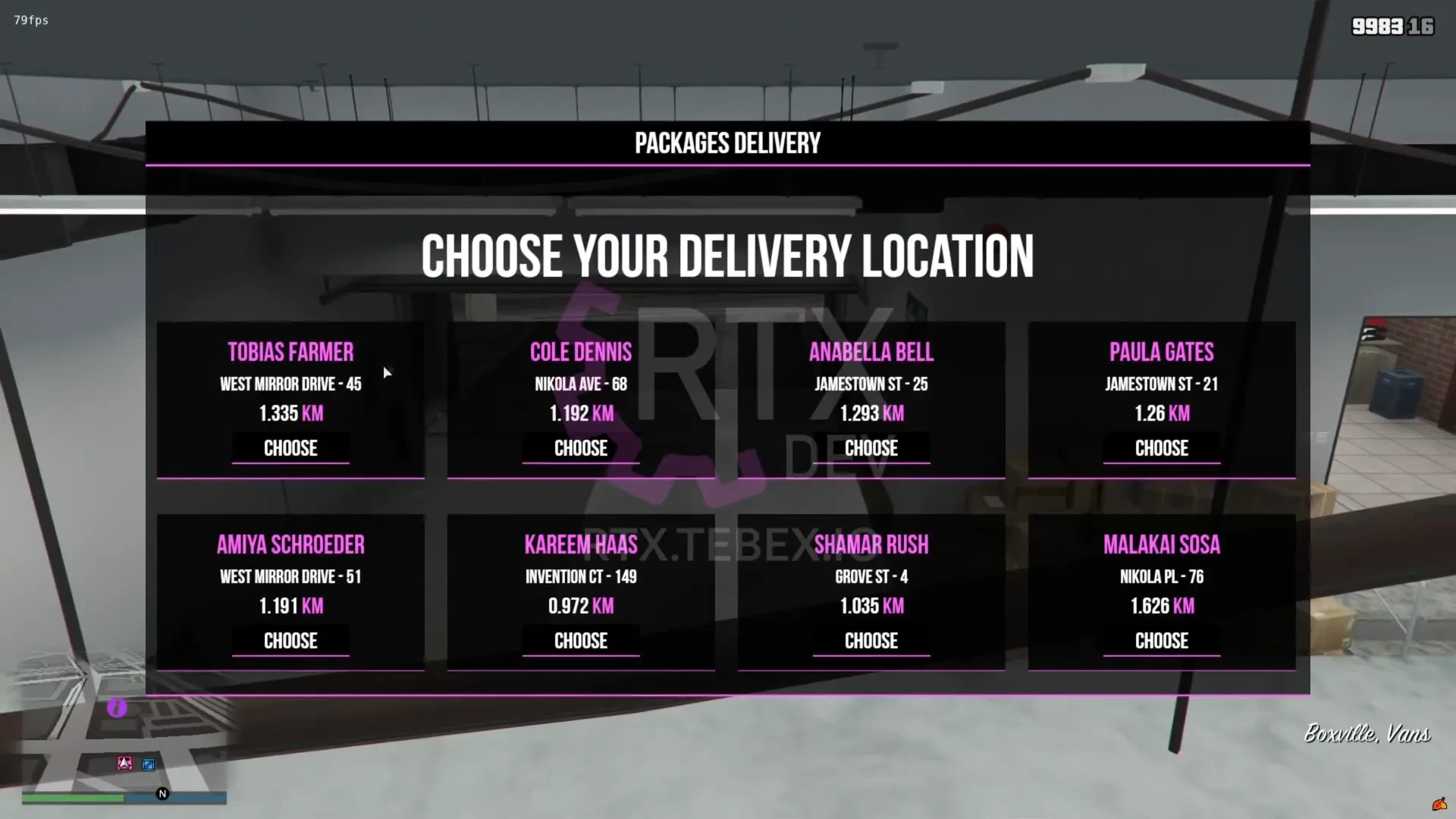The height and width of the screenshot is (819, 1456).
Task: Select the Cole Dennis delivery card
Action: coord(581,448)
